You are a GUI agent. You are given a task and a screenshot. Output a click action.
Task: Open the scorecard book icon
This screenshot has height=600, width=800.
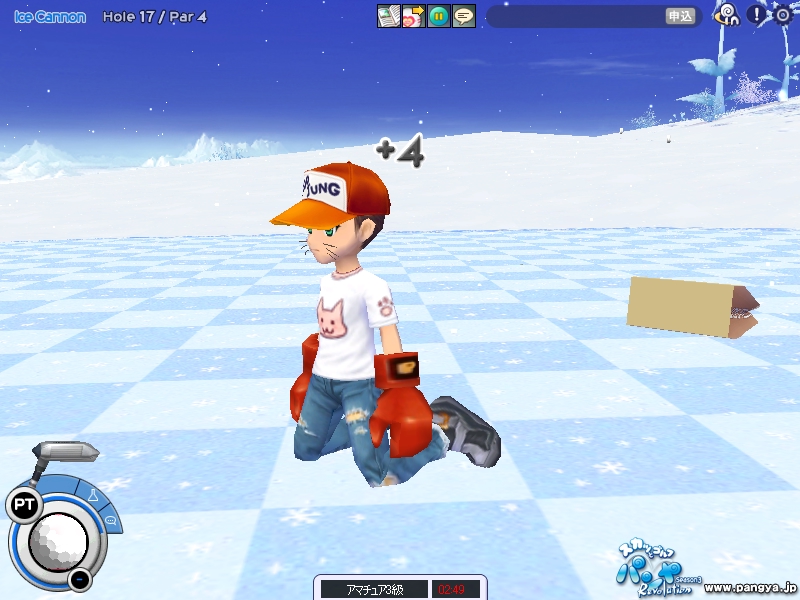(x=388, y=16)
